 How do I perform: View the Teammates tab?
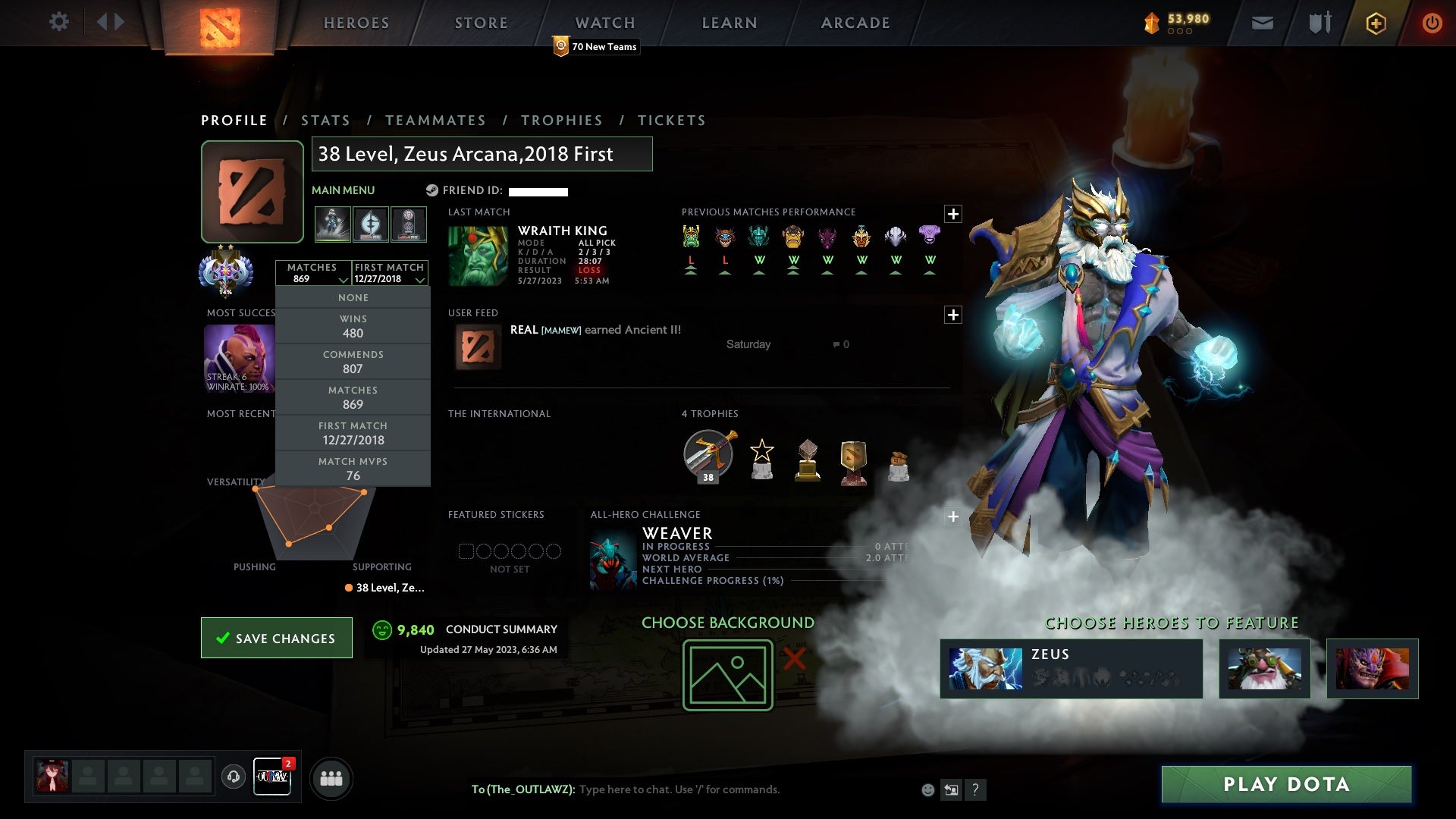click(x=435, y=121)
